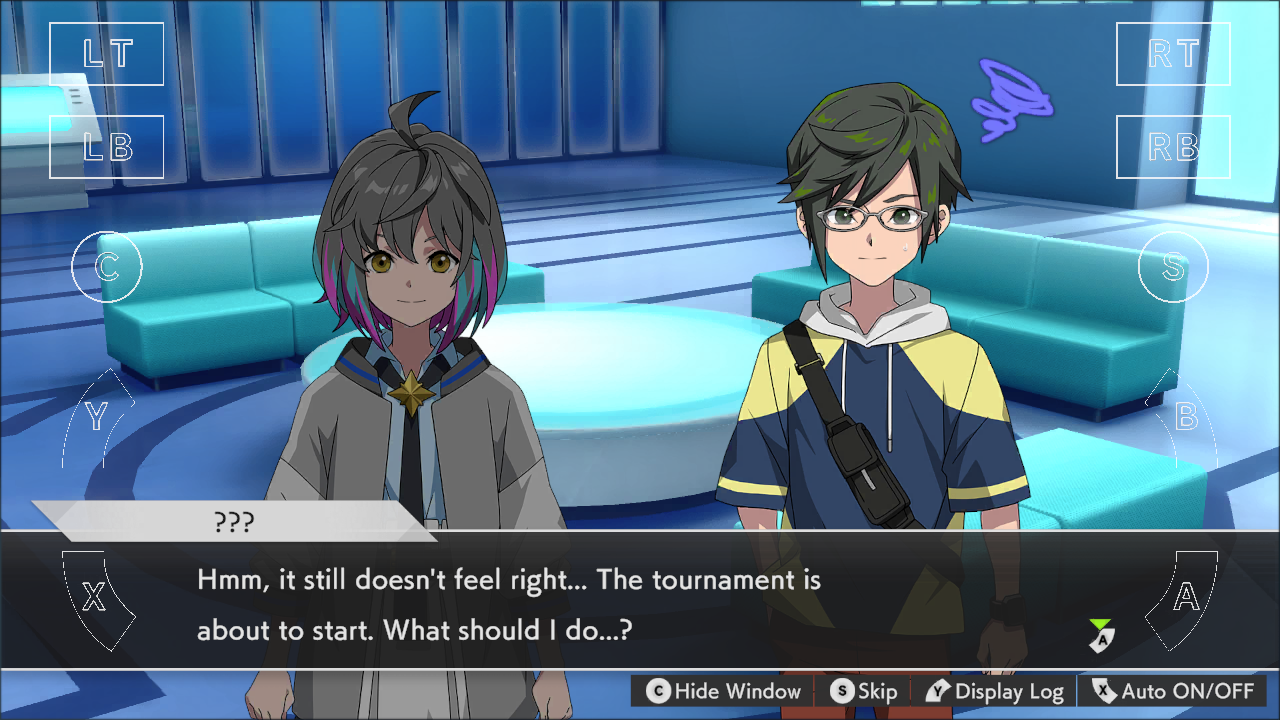Viewport: 1280px width, 720px height.
Task: Tap the round S overlay button
Action: [1173, 266]
